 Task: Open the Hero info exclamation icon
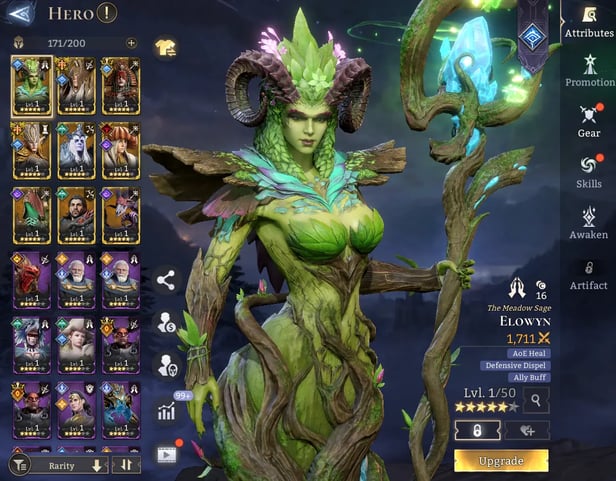(x=107, y=14)
